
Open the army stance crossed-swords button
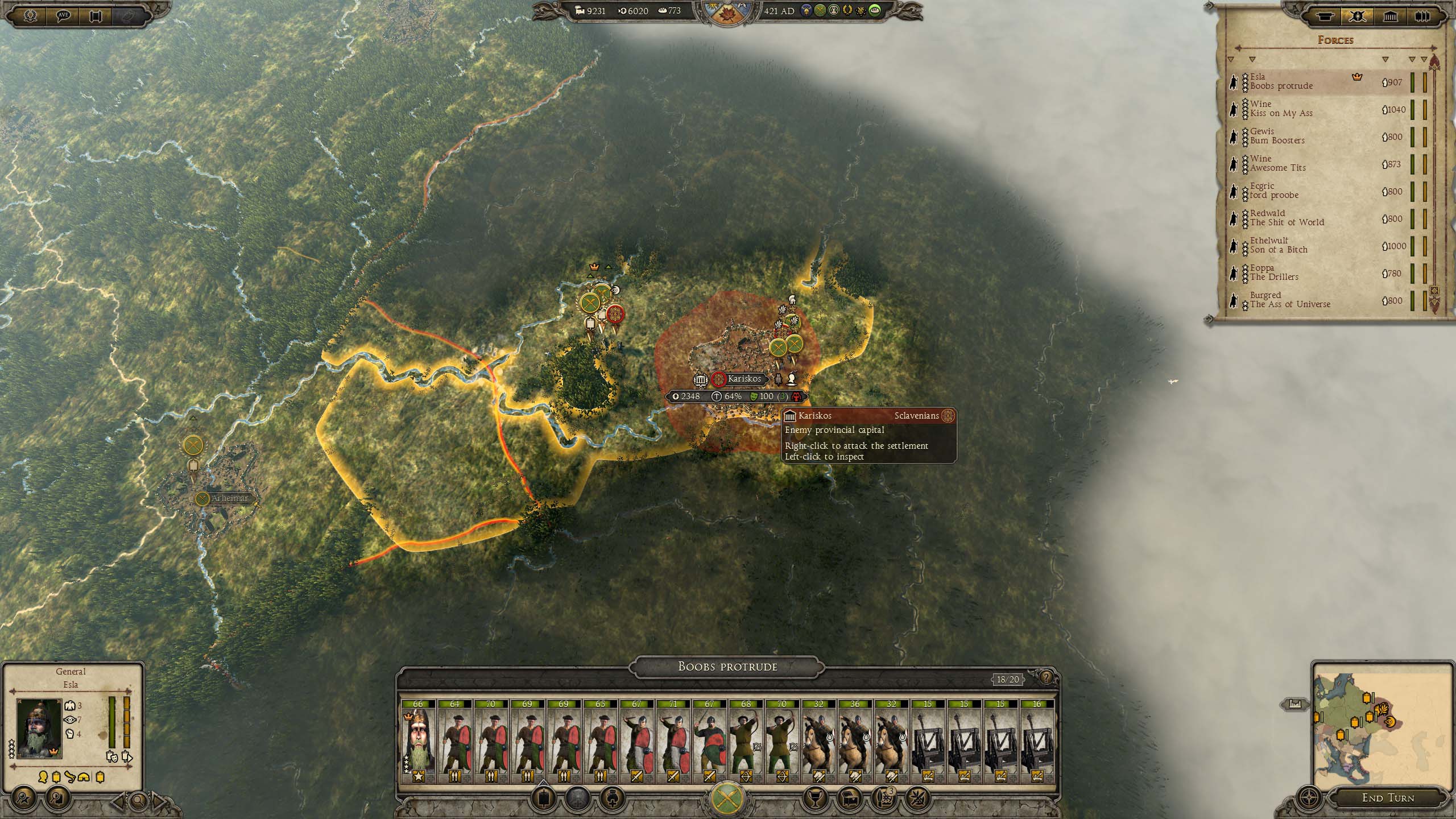click(x=727, y=797)
